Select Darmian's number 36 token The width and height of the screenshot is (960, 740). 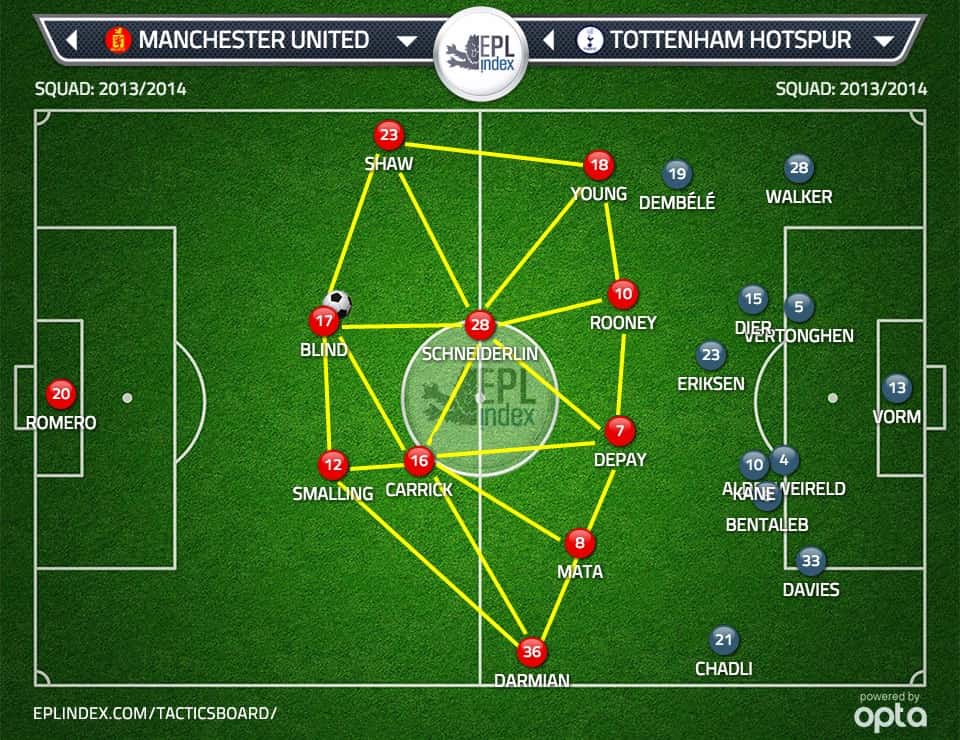pyautogui.click(x=532, y=652)
